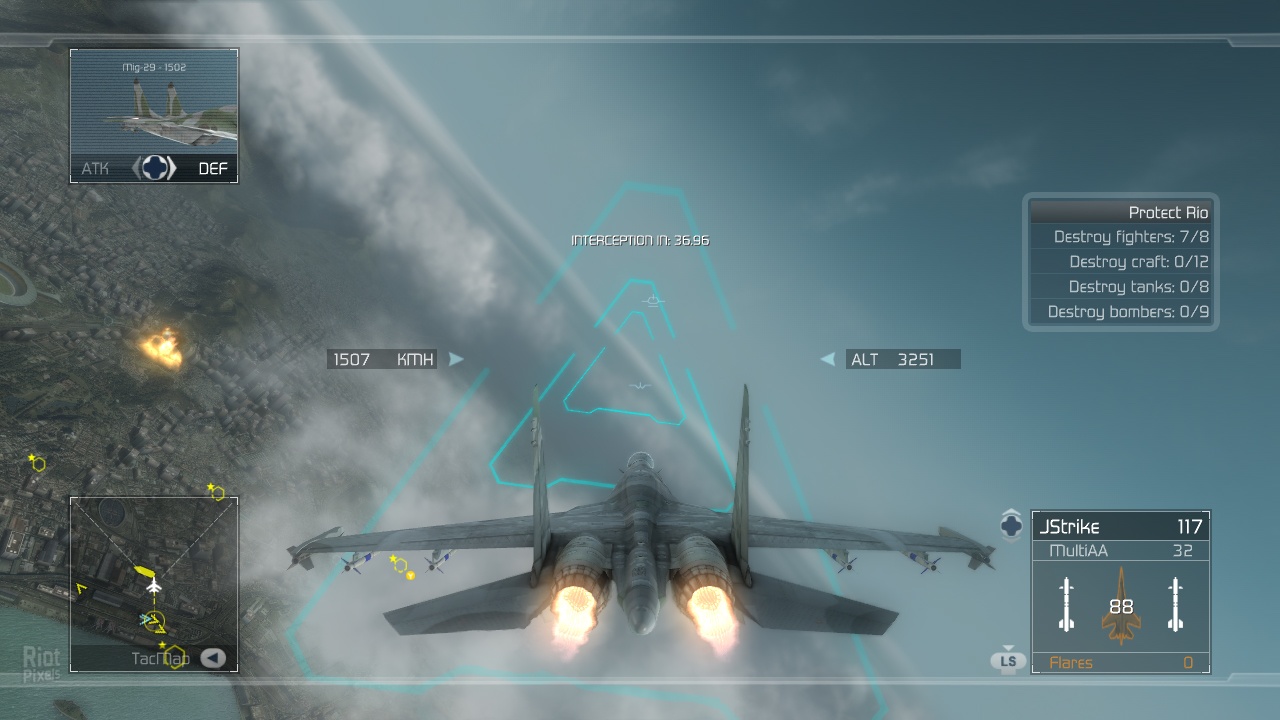Click the d-pad icon between ATK and DEF
Image resolution: width=1280 pixels, height=720 pixels.
153,168
